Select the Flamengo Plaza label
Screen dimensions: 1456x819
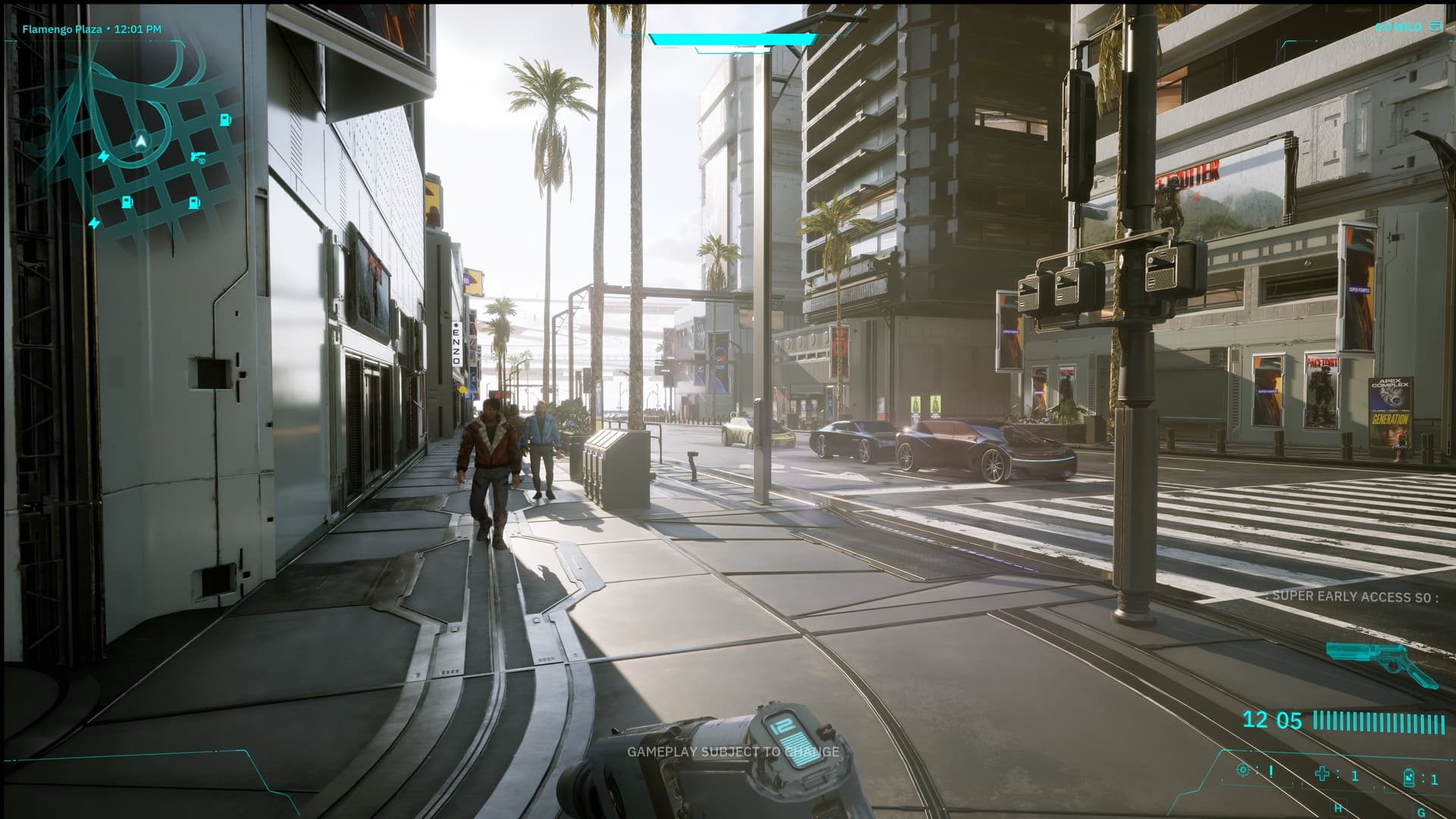point(62,29)
